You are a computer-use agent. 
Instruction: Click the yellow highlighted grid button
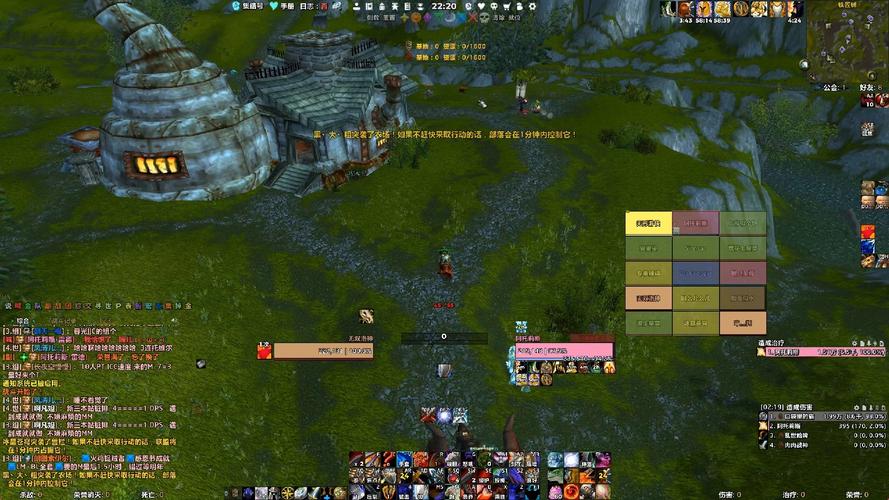[648, 223]
